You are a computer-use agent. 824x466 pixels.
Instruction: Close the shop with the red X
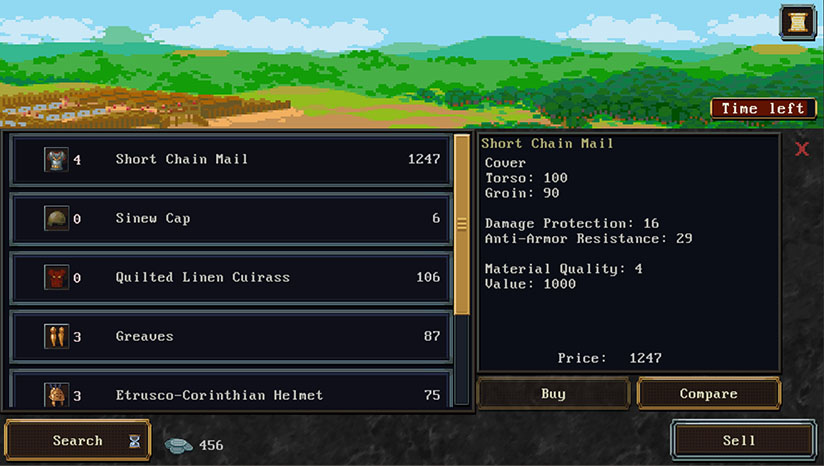tap(802, 150)
